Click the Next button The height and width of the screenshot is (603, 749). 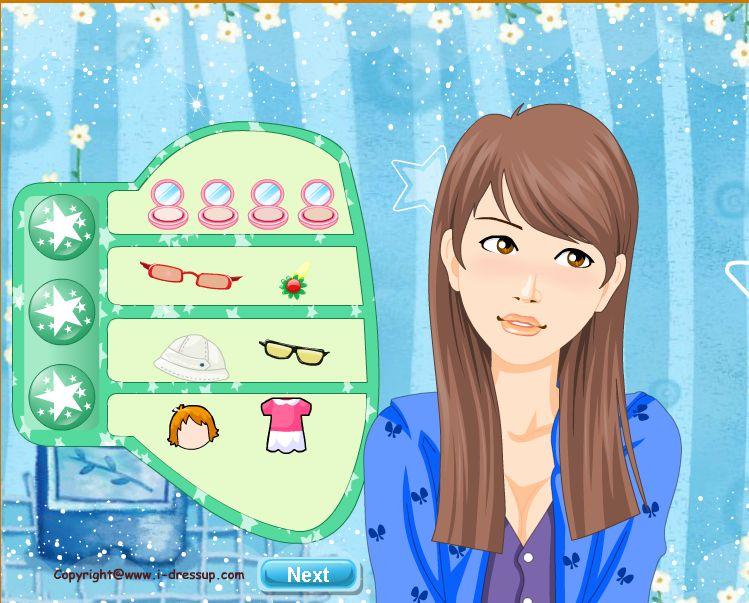[308, 574]
